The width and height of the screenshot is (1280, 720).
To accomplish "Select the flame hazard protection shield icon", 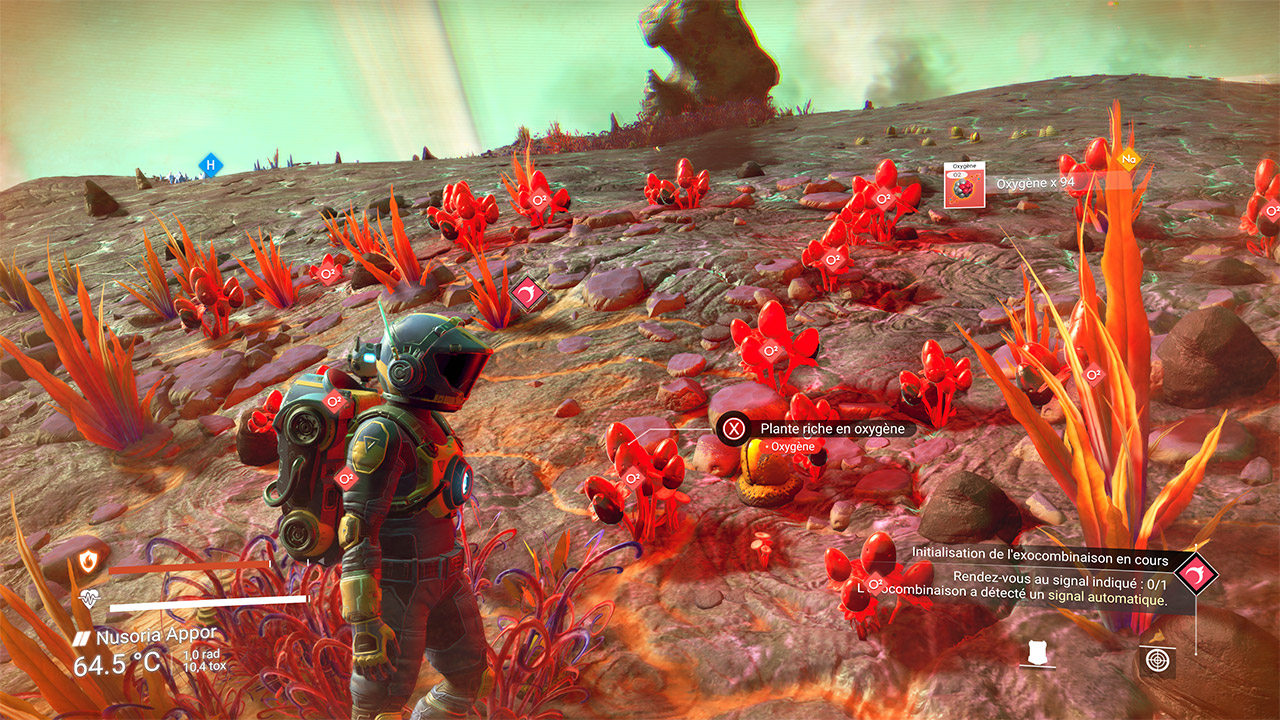I will click(x=89, y=563).
